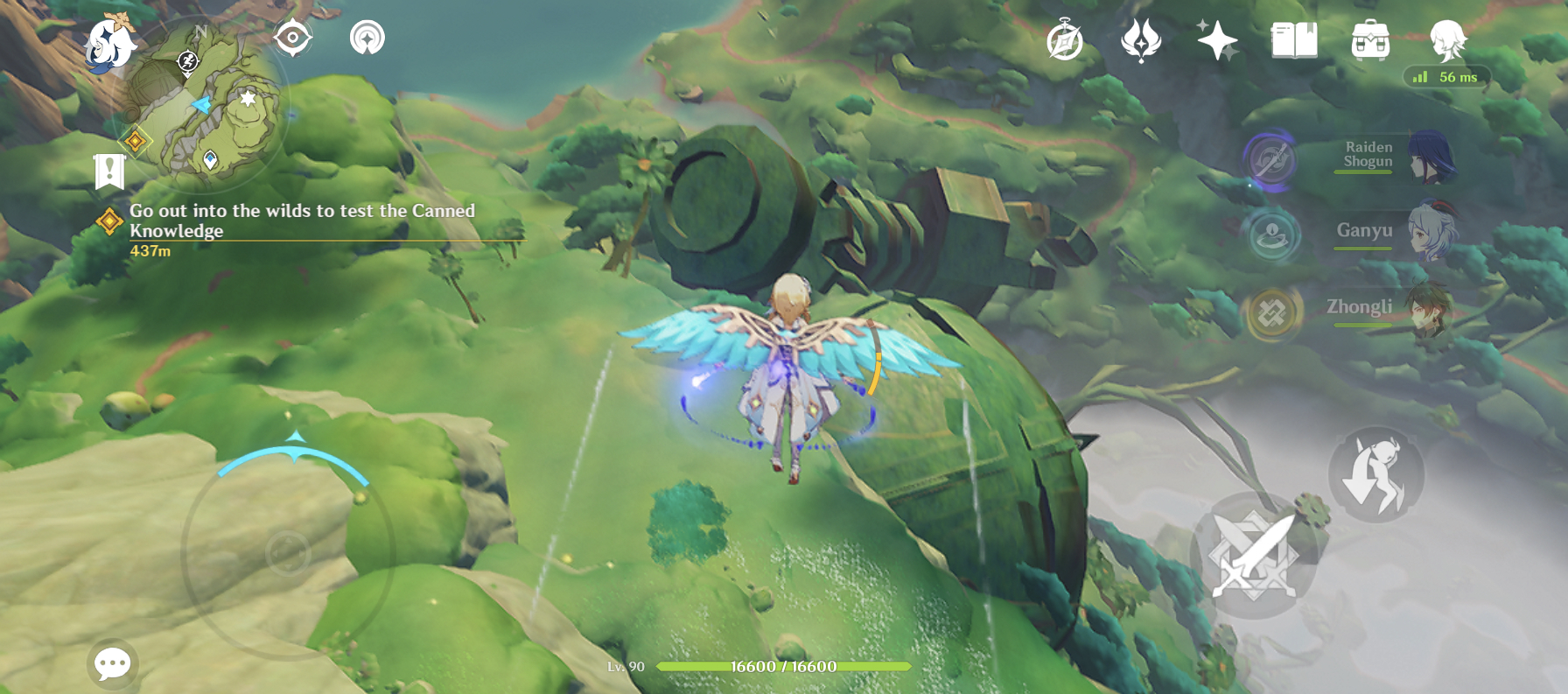Open the chat speech bubble
The height and width of the screenshot is (694, 1568).
pos(113,664)
